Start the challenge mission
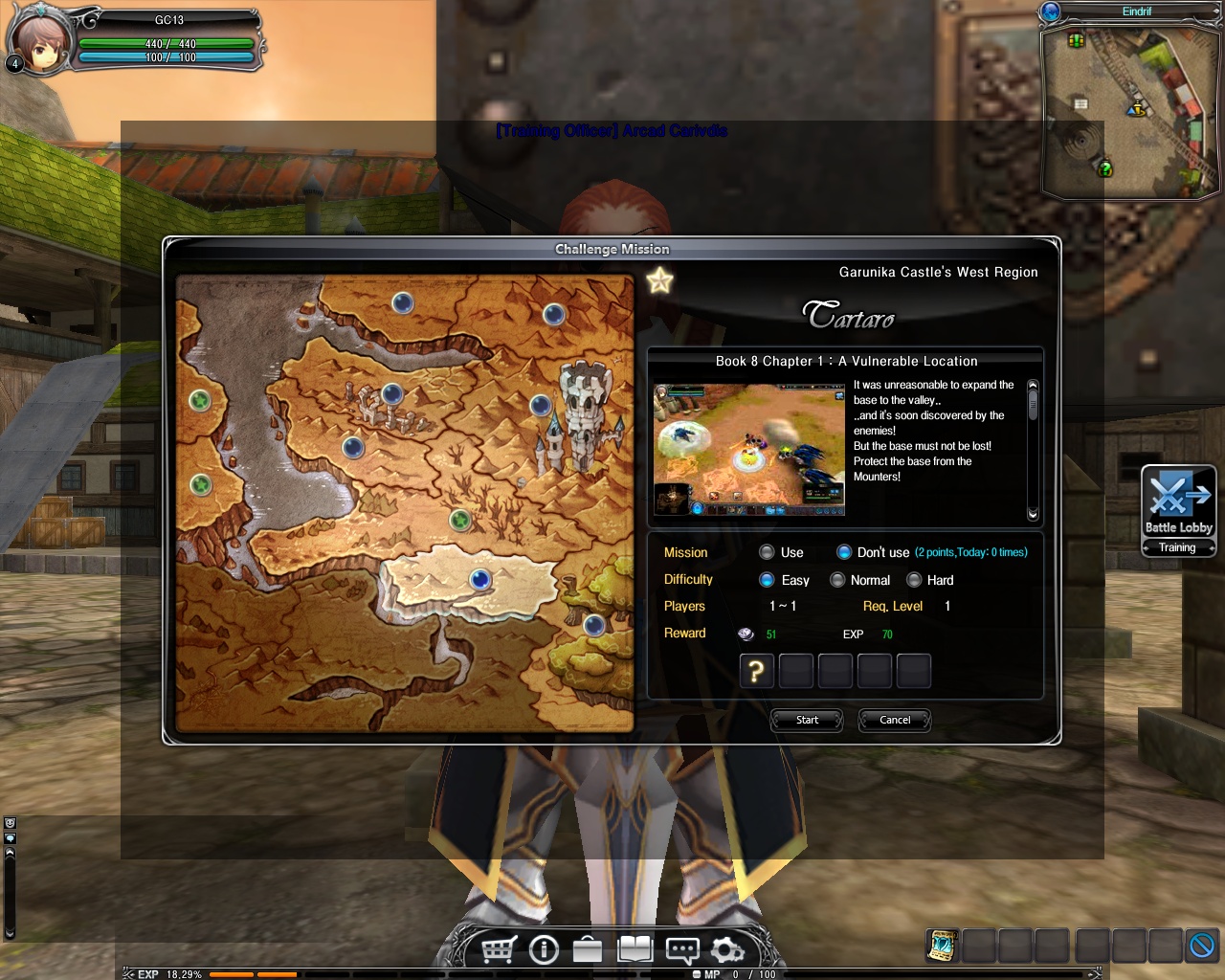Image resolution: width=1225 pixels, height=980 pixels. 807,720
